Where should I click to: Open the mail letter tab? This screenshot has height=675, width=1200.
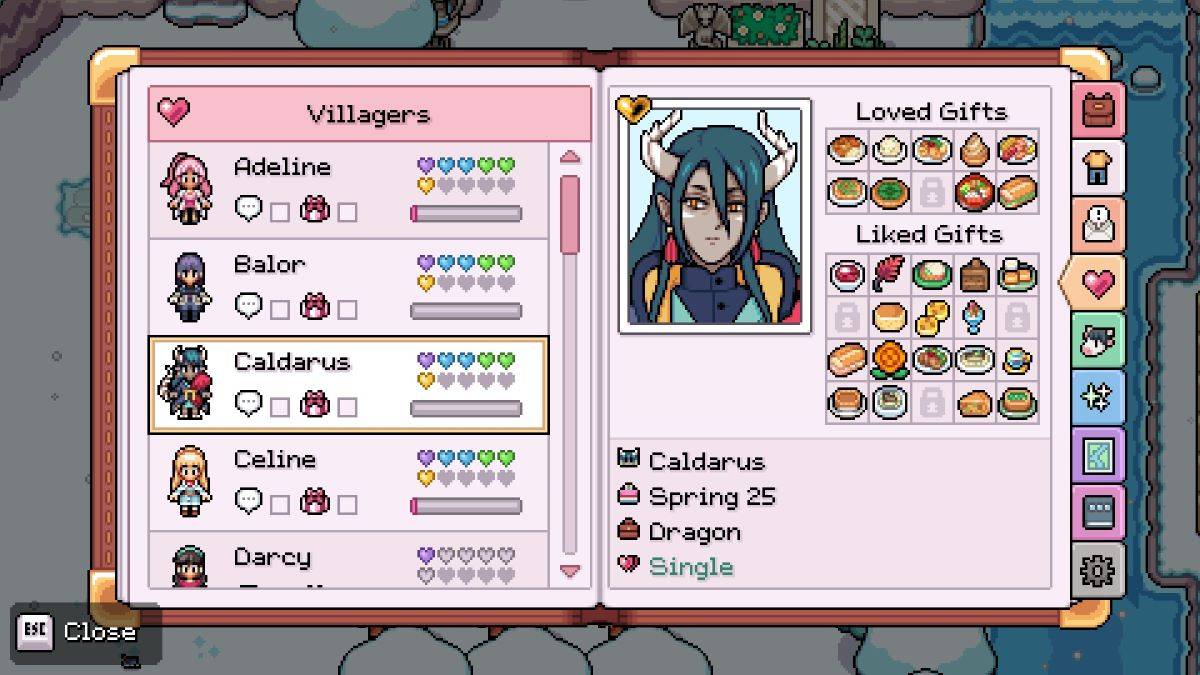pos(1098,225)
